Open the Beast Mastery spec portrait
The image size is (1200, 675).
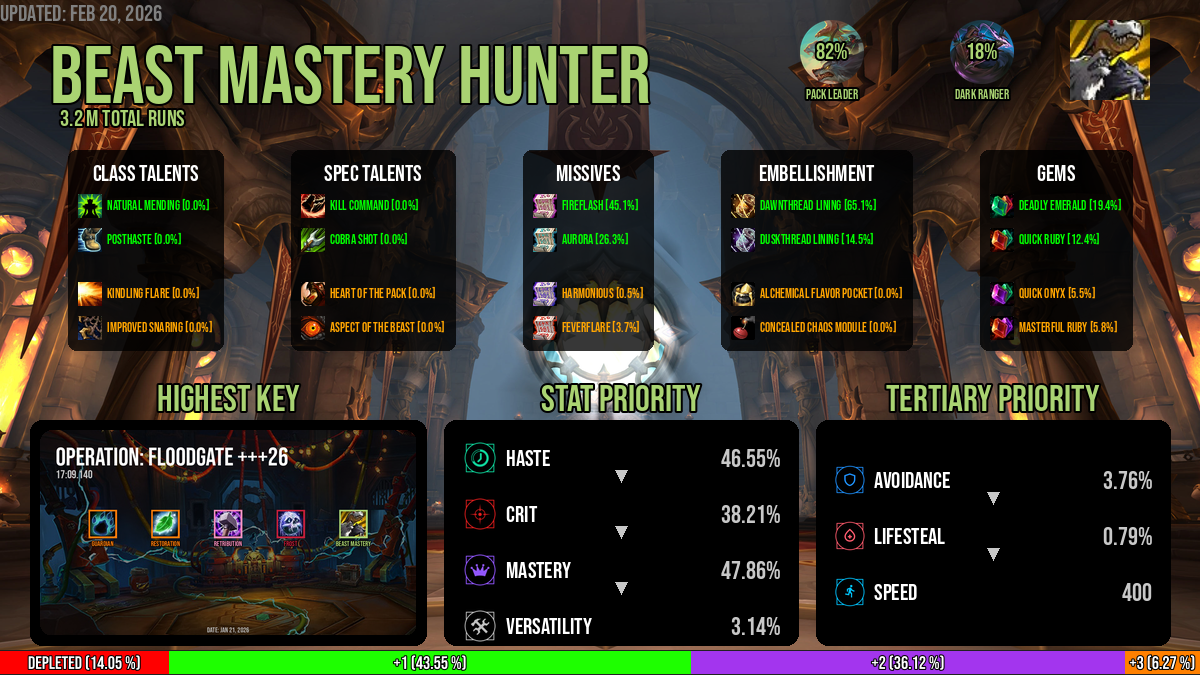(x=1109, y=60)
